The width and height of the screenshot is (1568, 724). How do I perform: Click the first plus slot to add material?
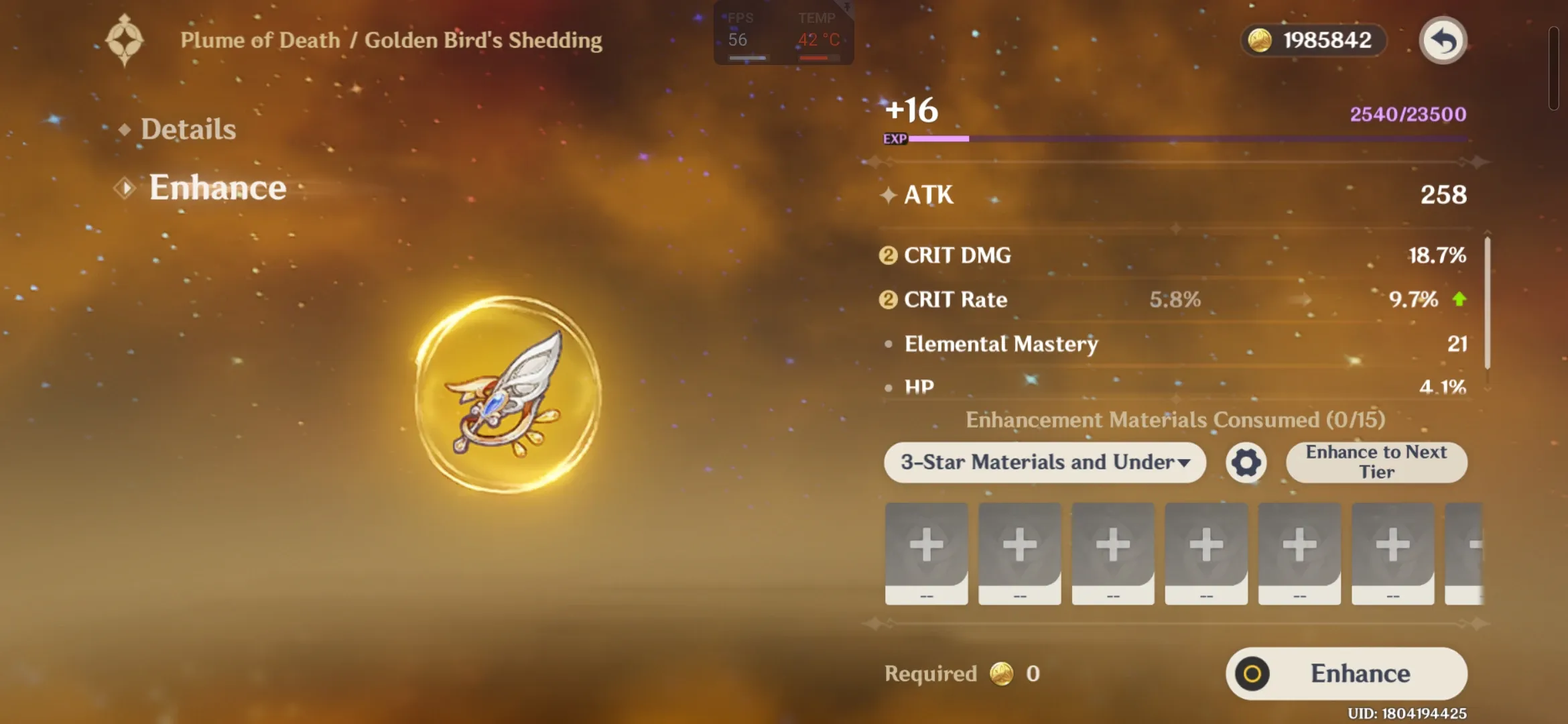[x=926, y=544]
